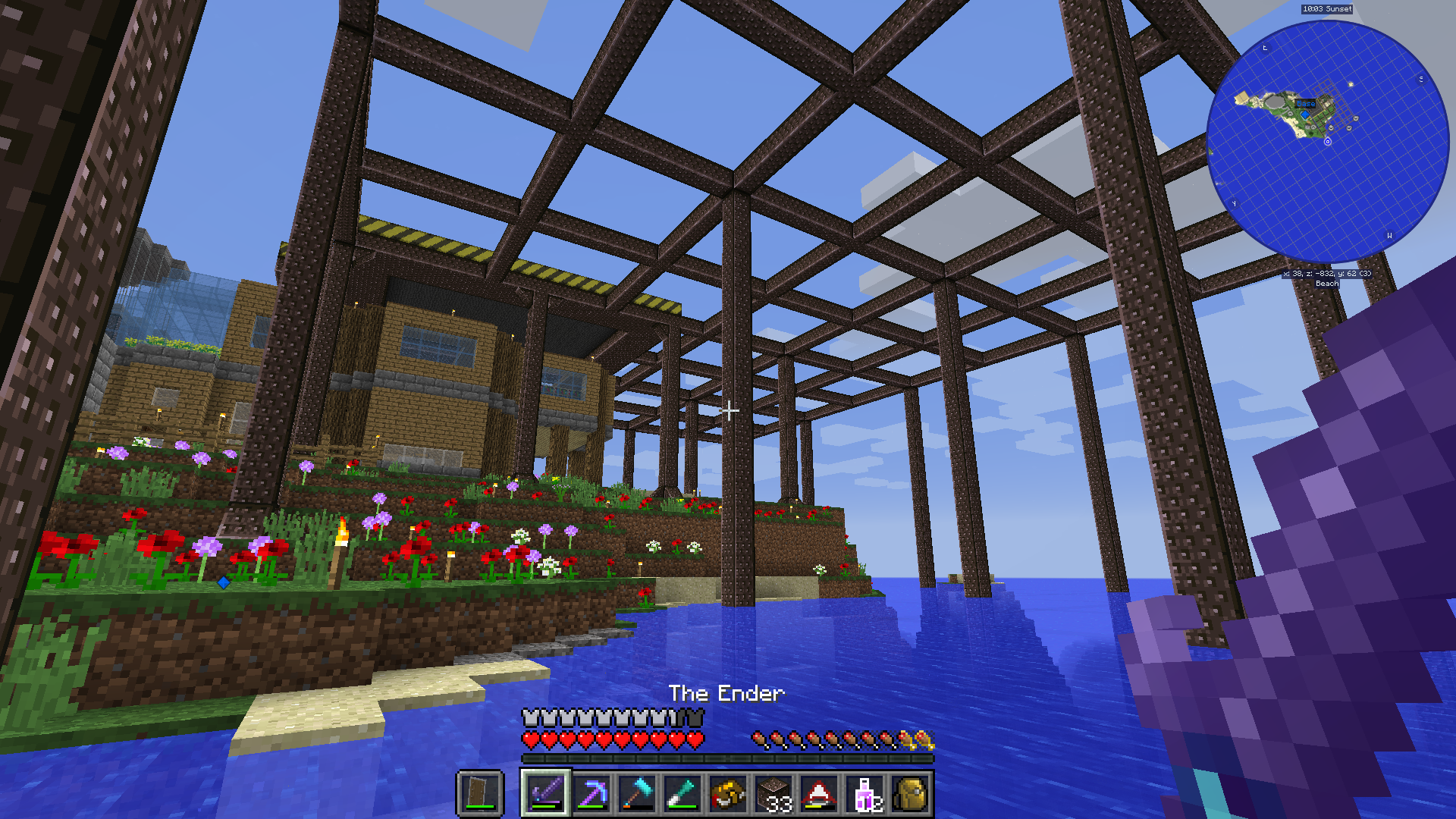The height and width of the screenshot is (819, 1456).
Task: Select the cyan hammer hotbar slot
Action: coord(636,793)
